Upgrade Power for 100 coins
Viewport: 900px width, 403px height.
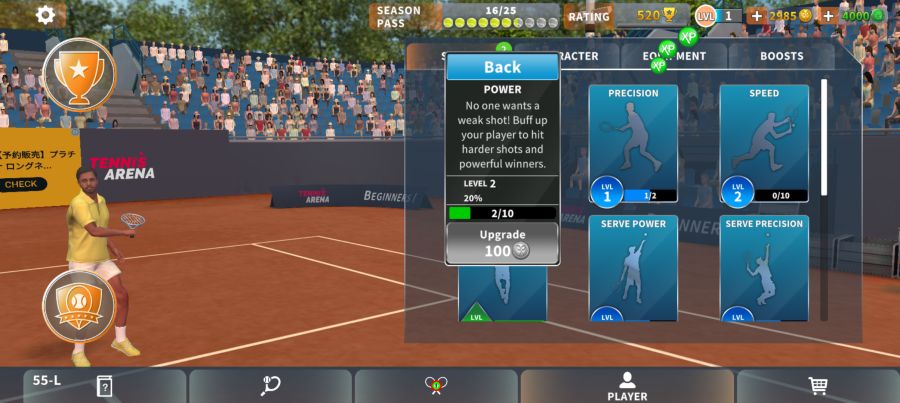pyautogui.click(x=502, y=243)
